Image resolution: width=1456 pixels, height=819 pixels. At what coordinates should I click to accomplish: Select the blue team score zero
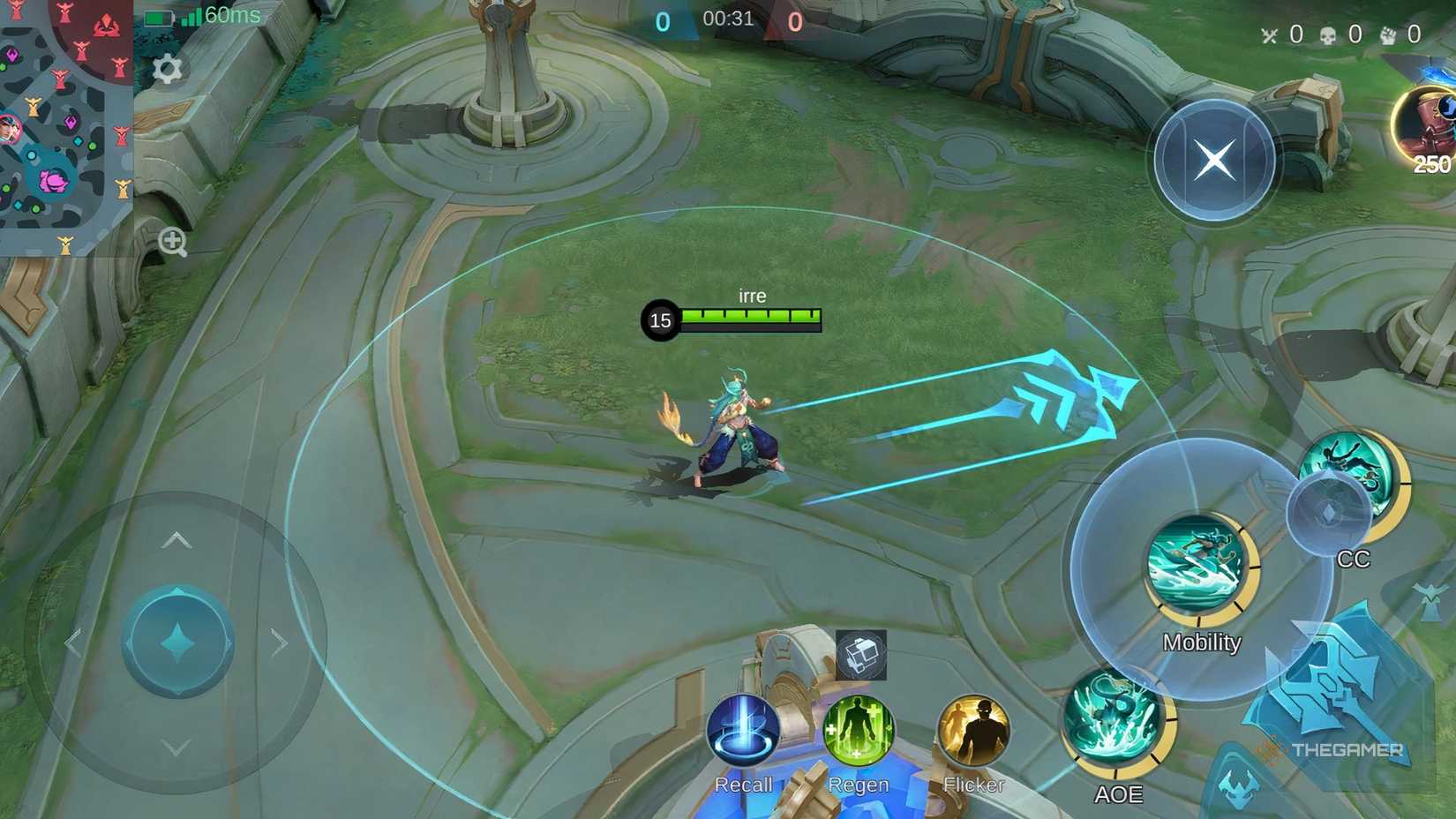[x=661, y=19]
